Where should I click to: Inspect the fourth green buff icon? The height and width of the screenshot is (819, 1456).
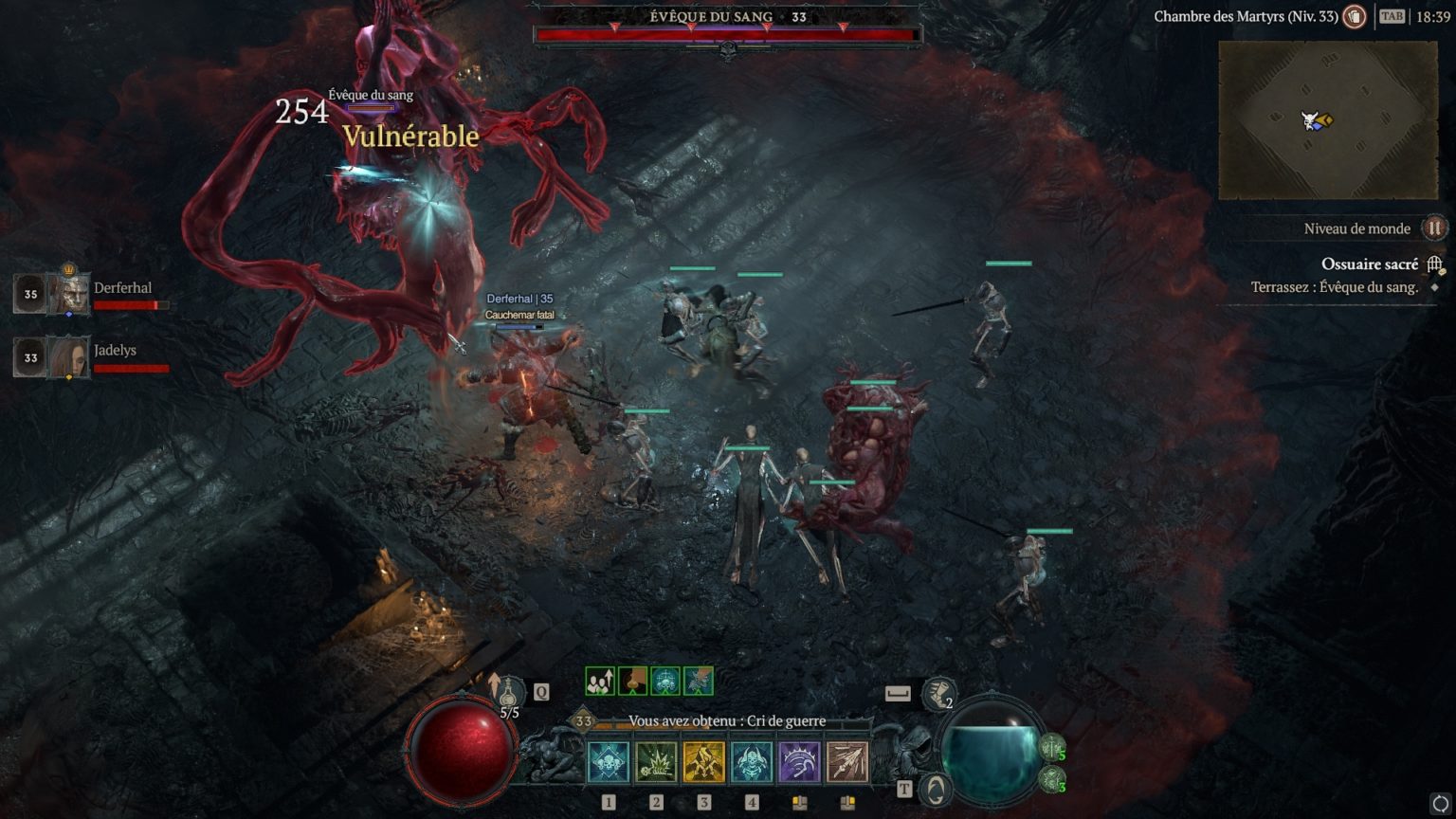[699, 681]
